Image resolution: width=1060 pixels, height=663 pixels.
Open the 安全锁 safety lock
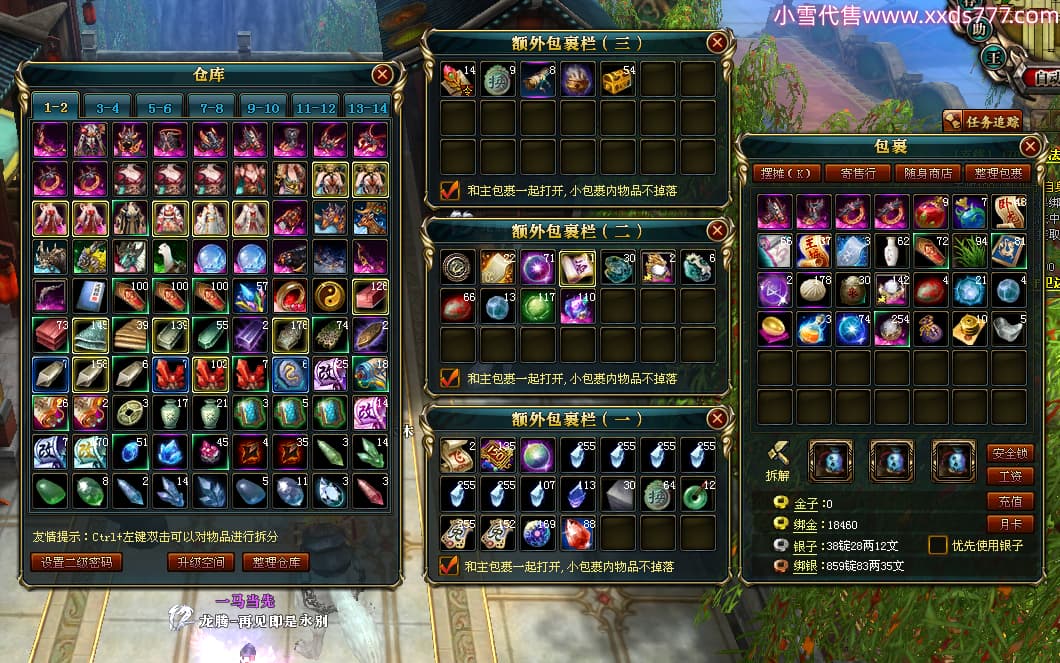[1010, 453]
